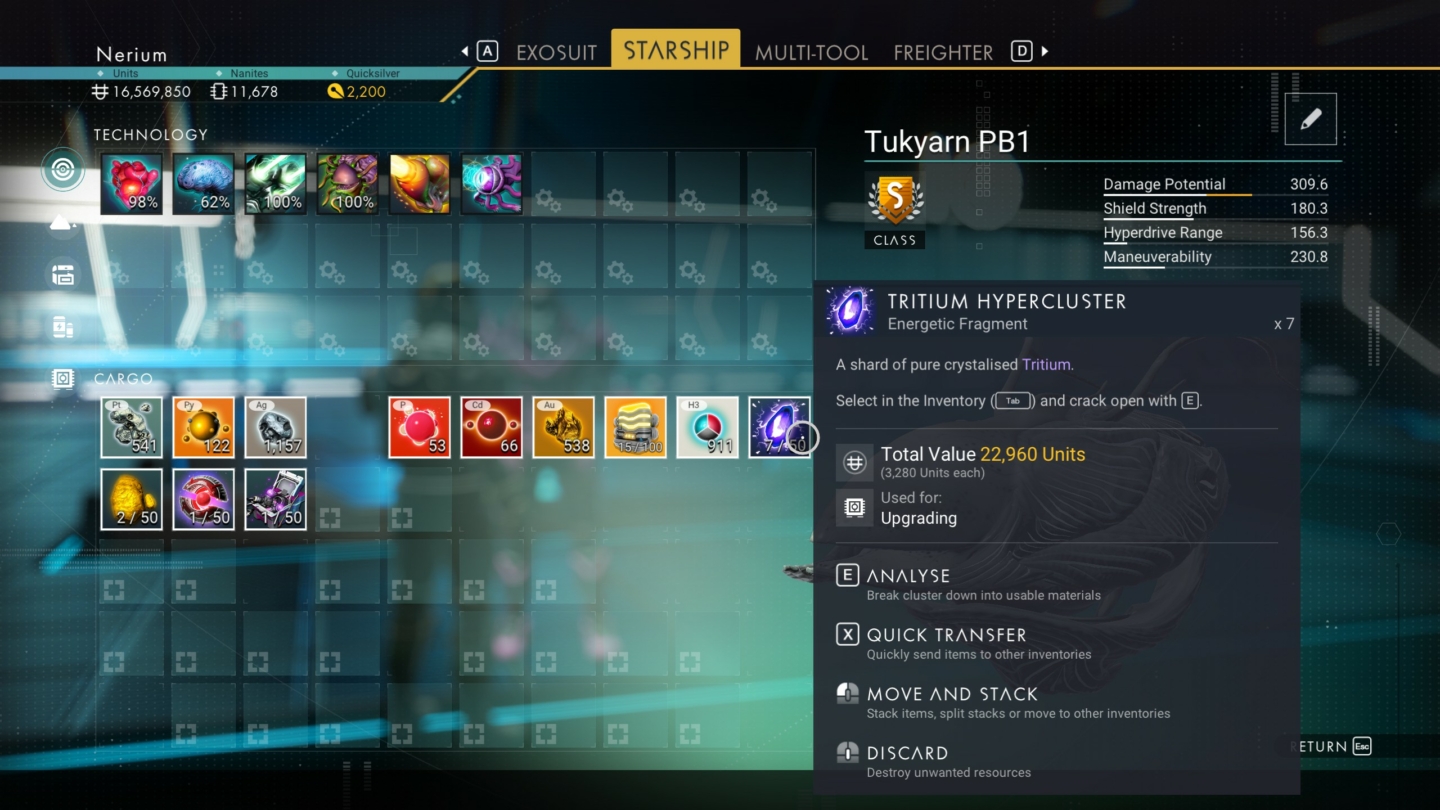Open the edit pencil for ship name

(x=1310, y=118)
